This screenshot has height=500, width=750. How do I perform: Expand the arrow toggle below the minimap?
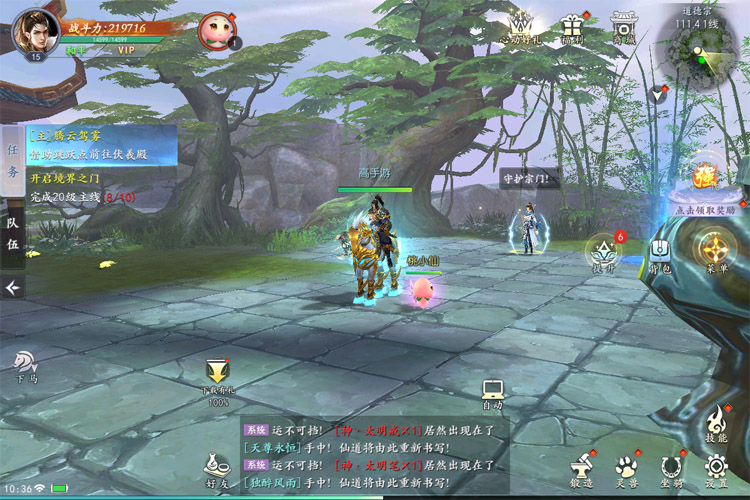click(658, 93)
